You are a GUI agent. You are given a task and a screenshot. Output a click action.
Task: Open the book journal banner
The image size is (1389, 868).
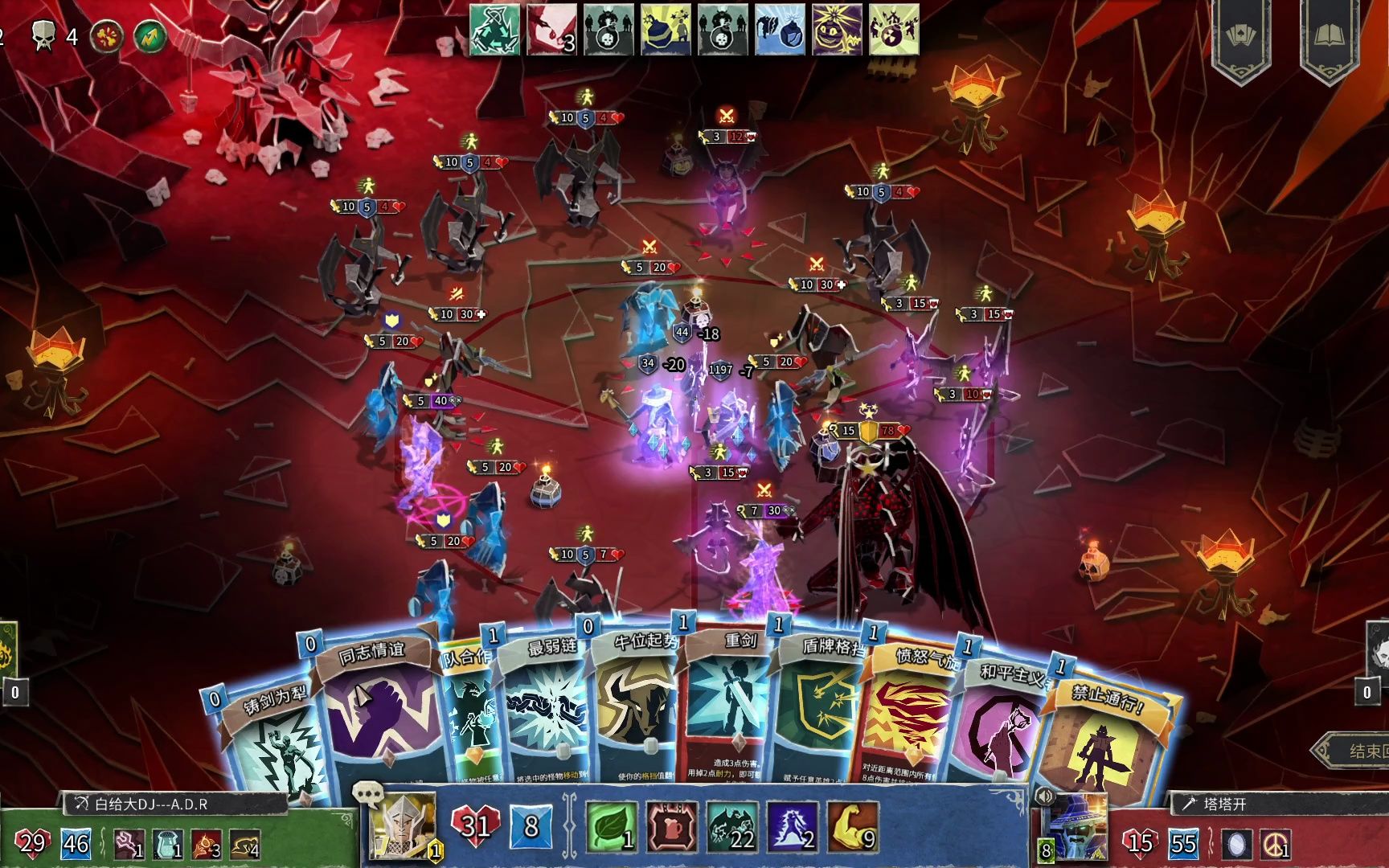pyautogui.click(x=1330, y=36)
